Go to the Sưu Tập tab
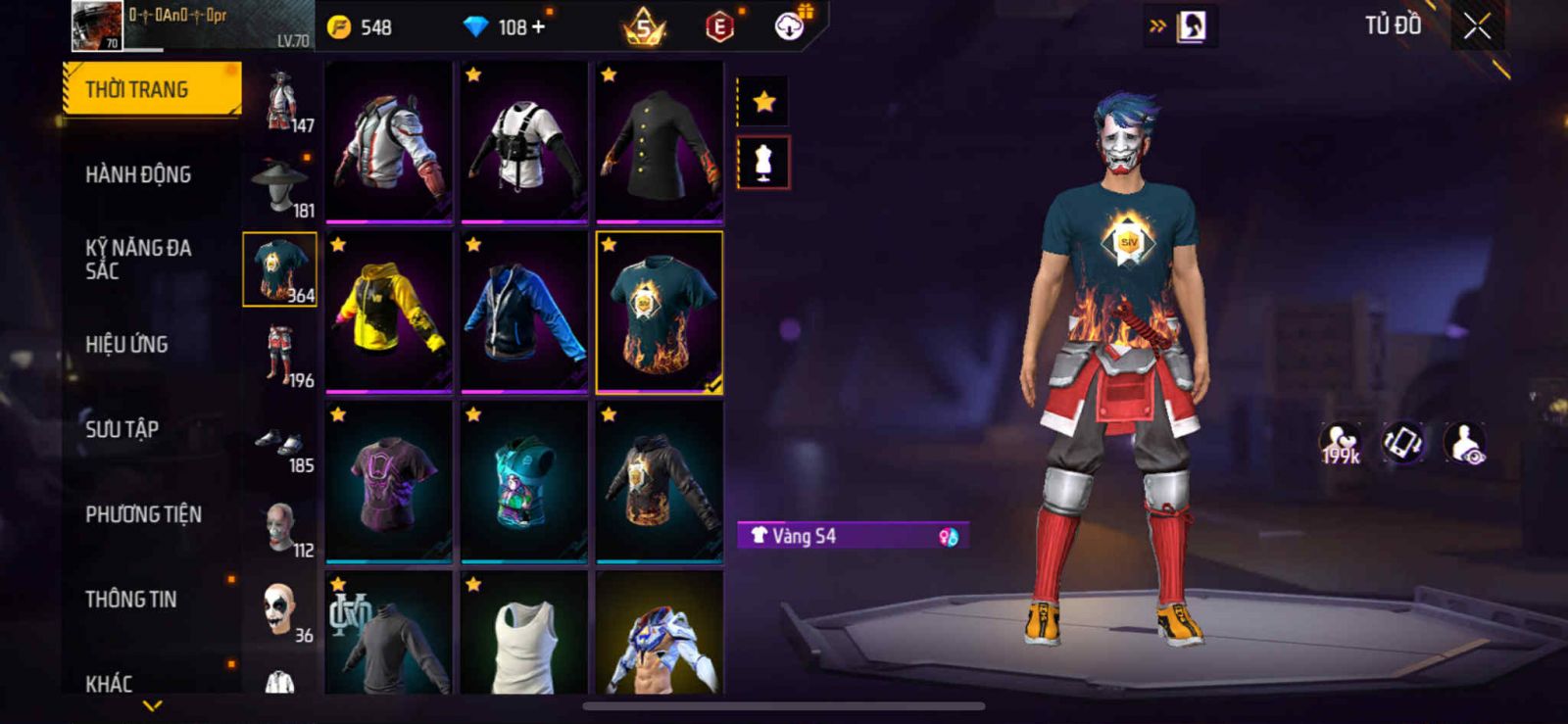 pos(122,429)
